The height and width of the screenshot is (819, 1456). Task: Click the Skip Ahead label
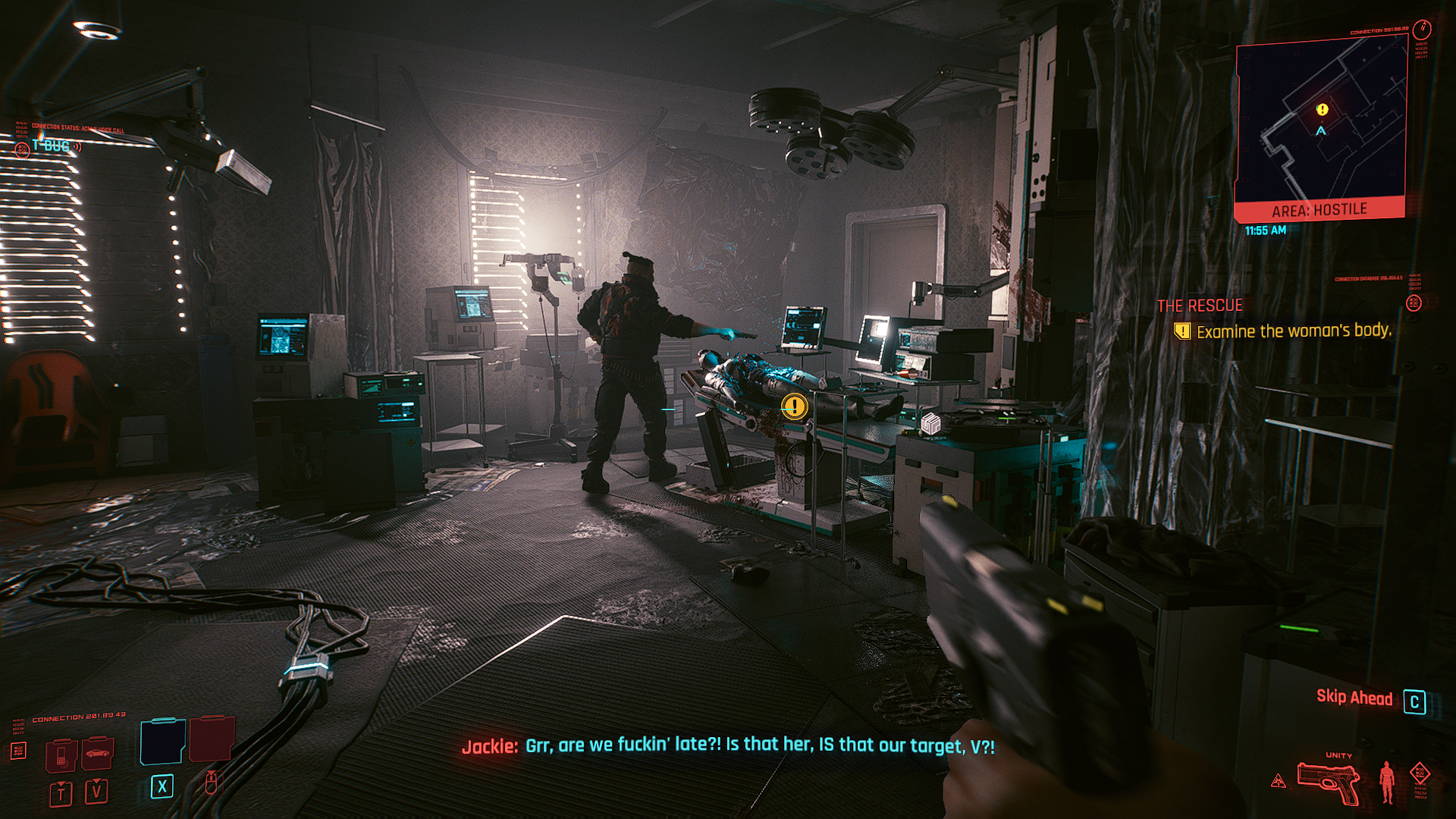click(1354, 698)
